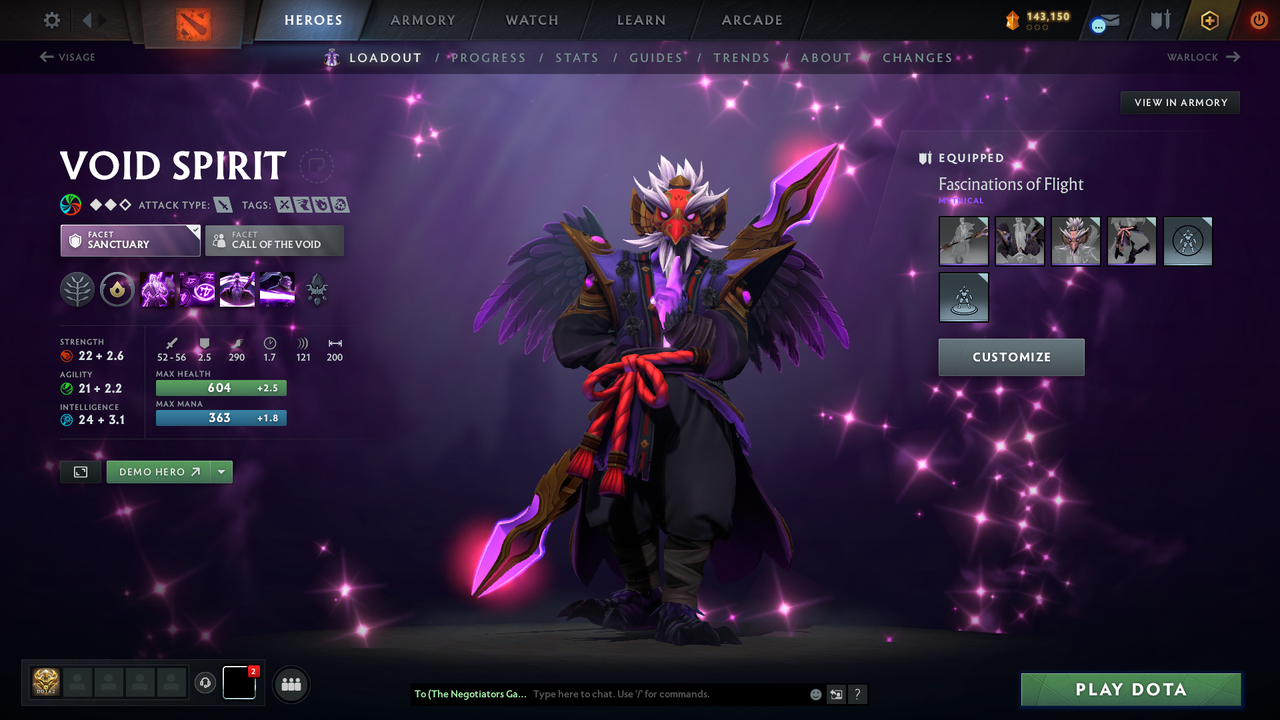Select the Sanctuary facet
Image resolution: width=1280 pixels, height=720 pixels.
tap(130, 240)
